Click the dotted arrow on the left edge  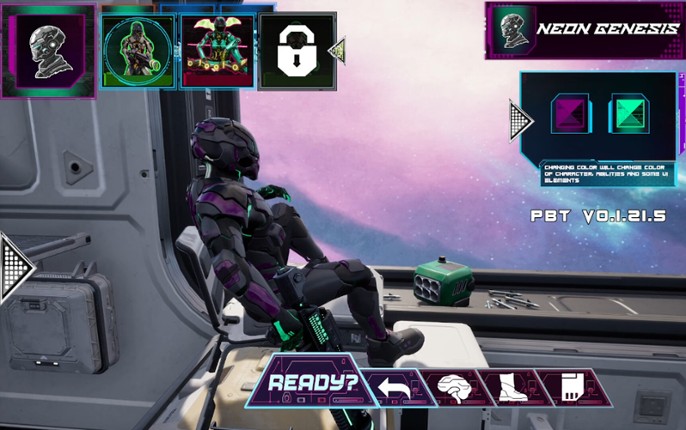[x=15, y=266]
